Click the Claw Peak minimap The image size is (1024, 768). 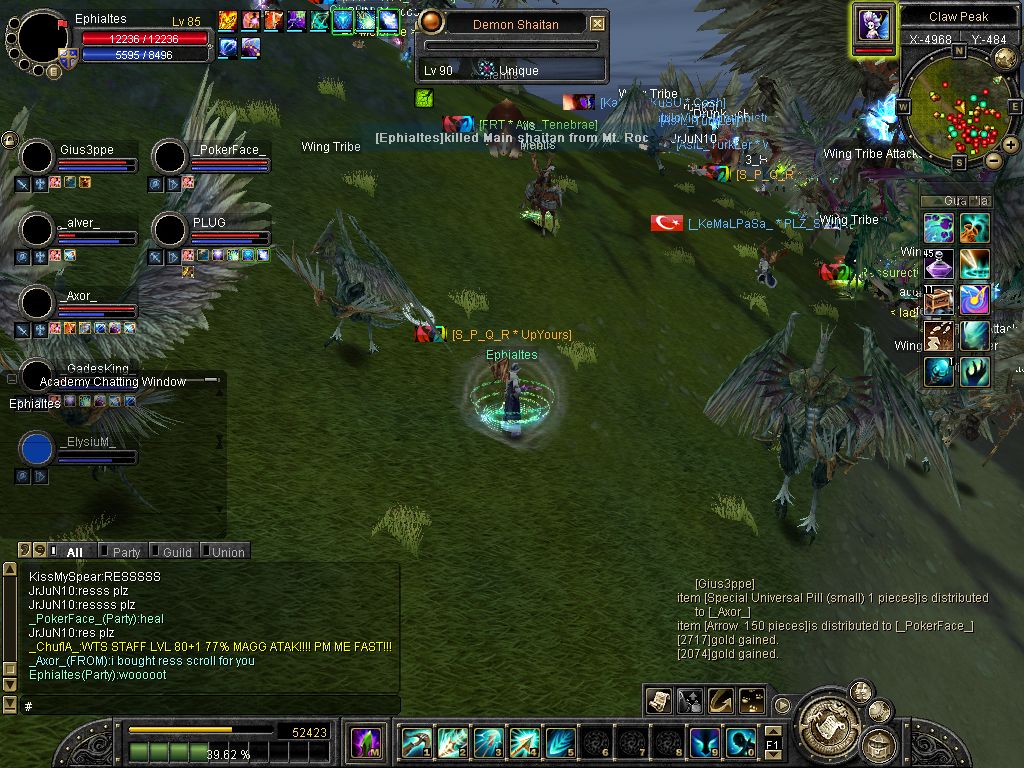click(x=959, y=105)
